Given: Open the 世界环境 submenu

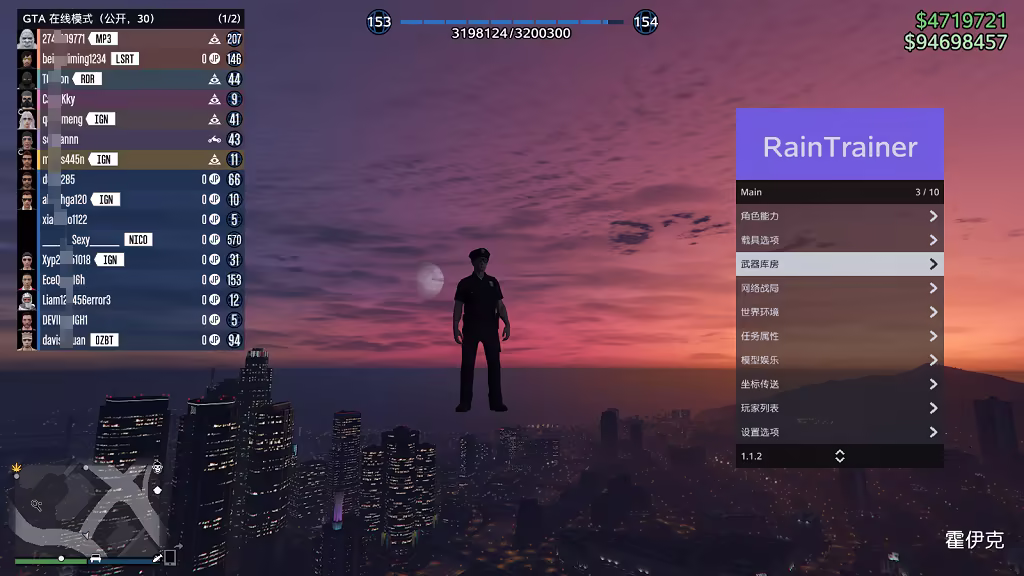Looking at the screenshot, I should point(839,312).
